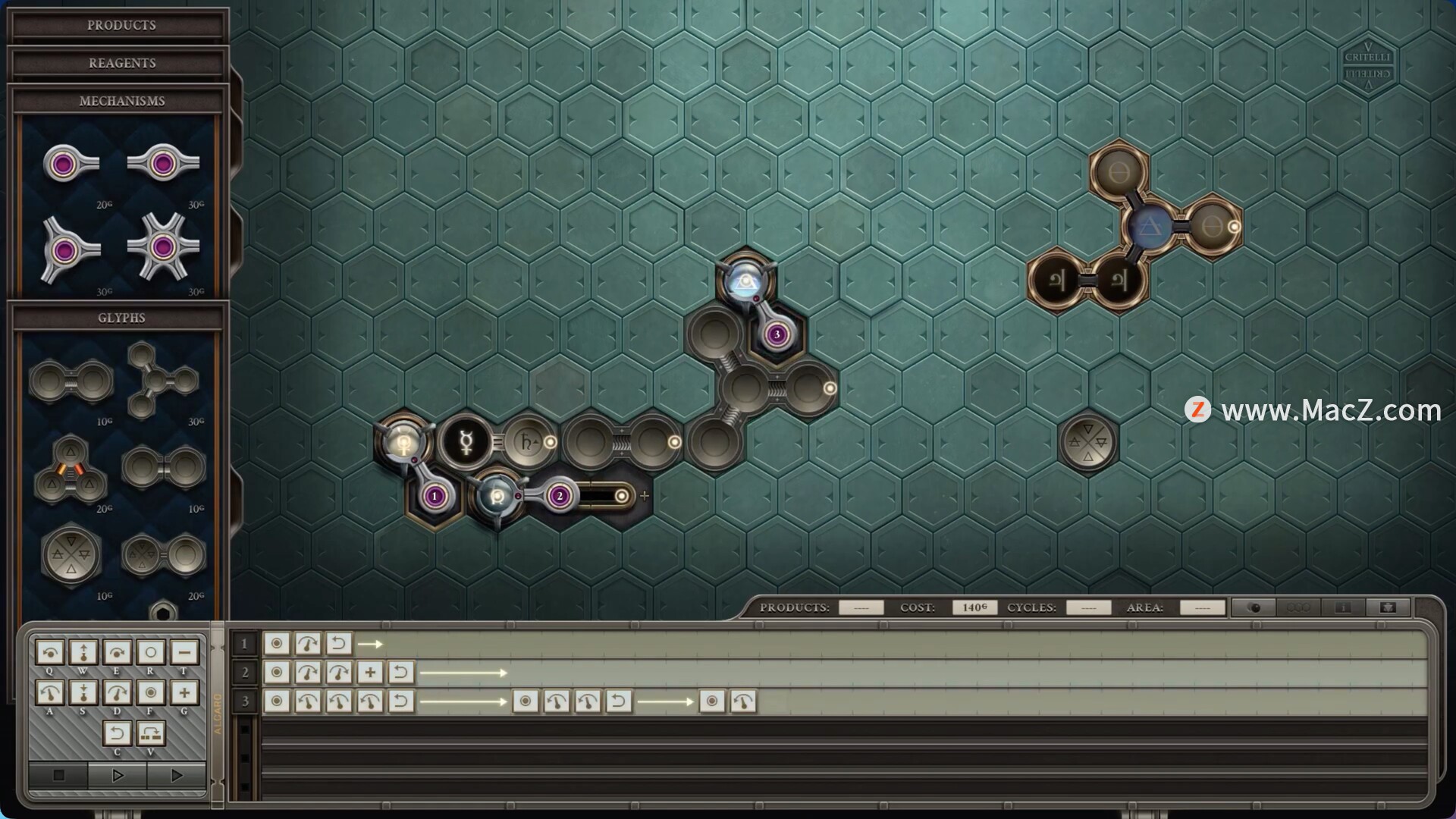Screen dimensions: 1456x819
Task: Select the extend piston instruction button
Action: coord(83,652)
